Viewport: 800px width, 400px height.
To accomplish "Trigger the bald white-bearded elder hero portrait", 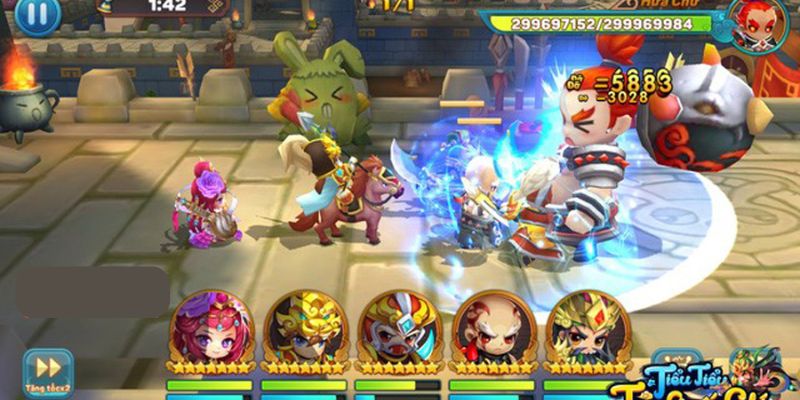I will (x=491, y=329).
